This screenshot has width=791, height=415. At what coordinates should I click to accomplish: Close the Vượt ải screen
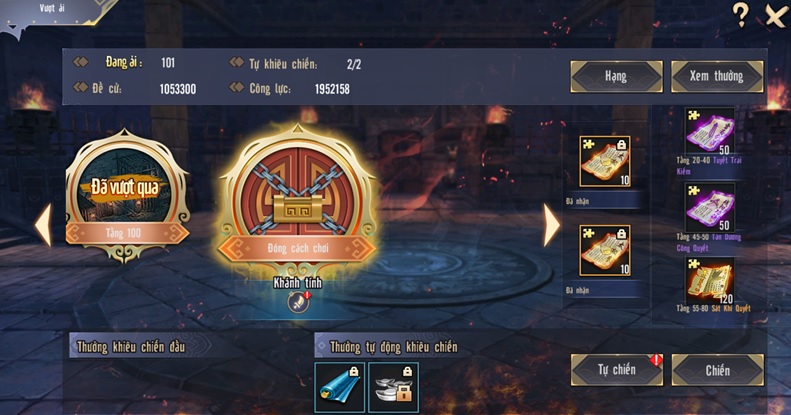tap(775, 15)
